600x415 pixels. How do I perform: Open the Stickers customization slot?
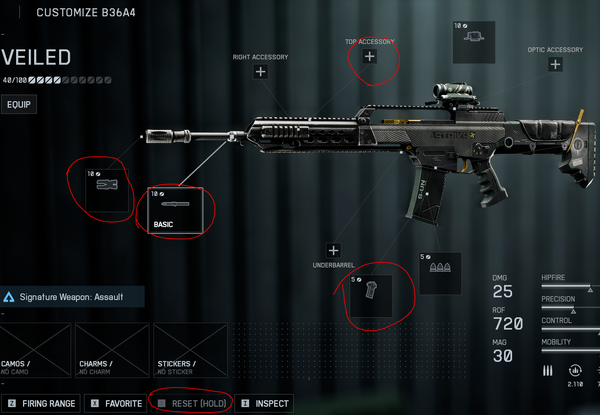pos(190,350)
